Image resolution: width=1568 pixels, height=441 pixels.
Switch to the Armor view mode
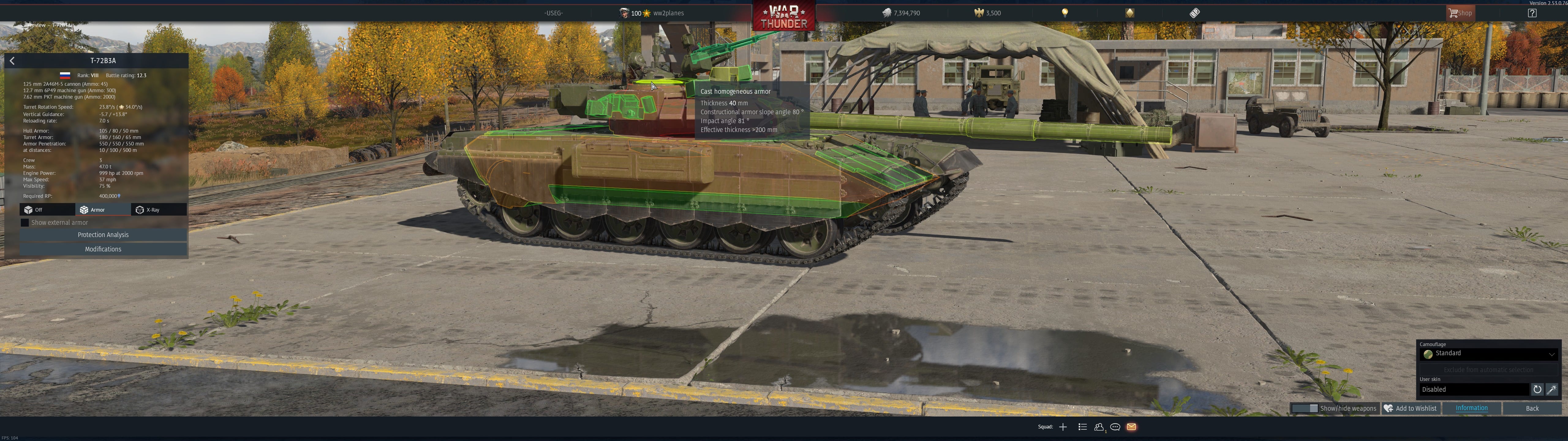point(102,209)
